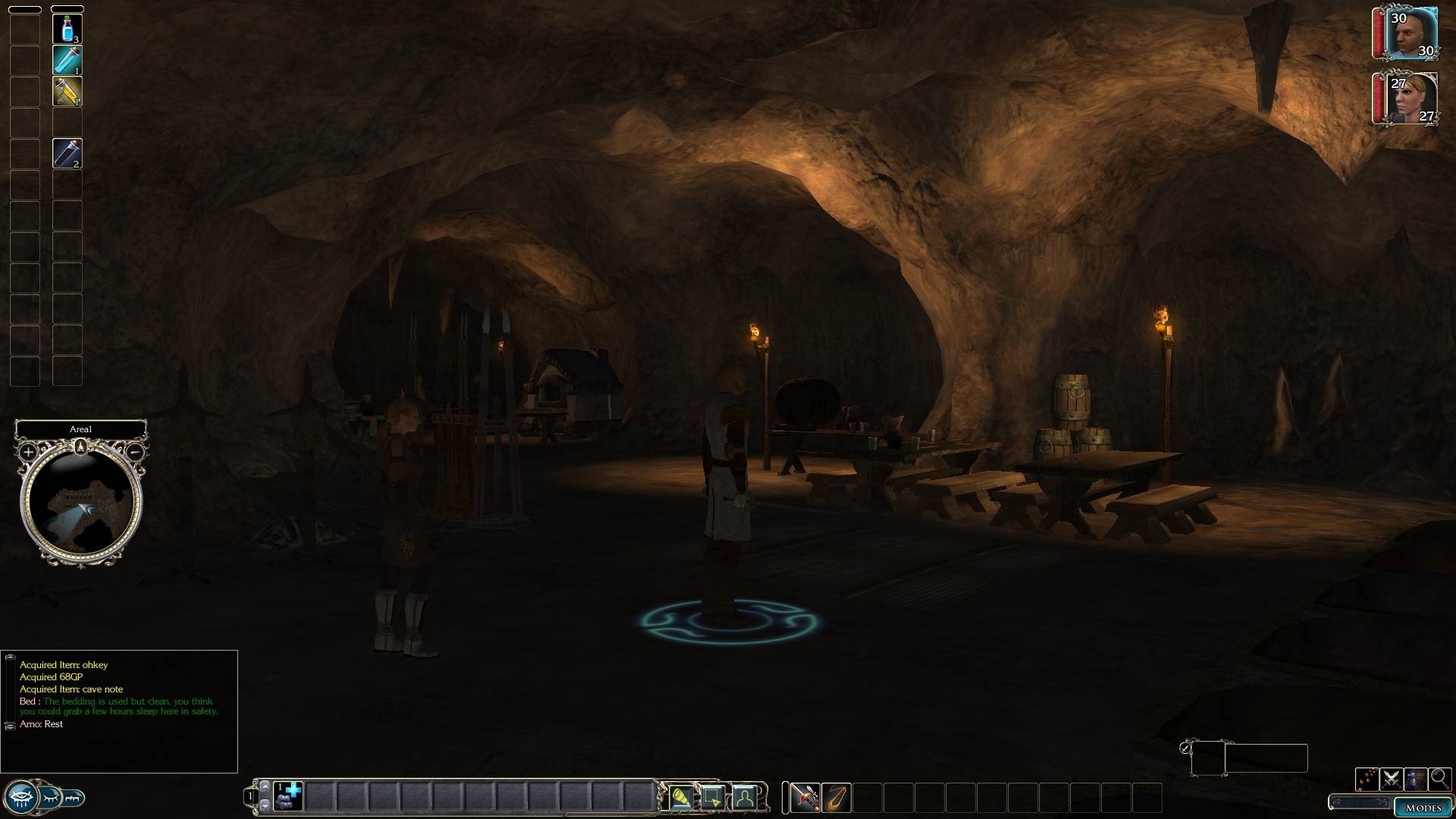This screenshot has width=1456, height=819.
Task: Open the main menu eye button
Action: coord(21,798)
